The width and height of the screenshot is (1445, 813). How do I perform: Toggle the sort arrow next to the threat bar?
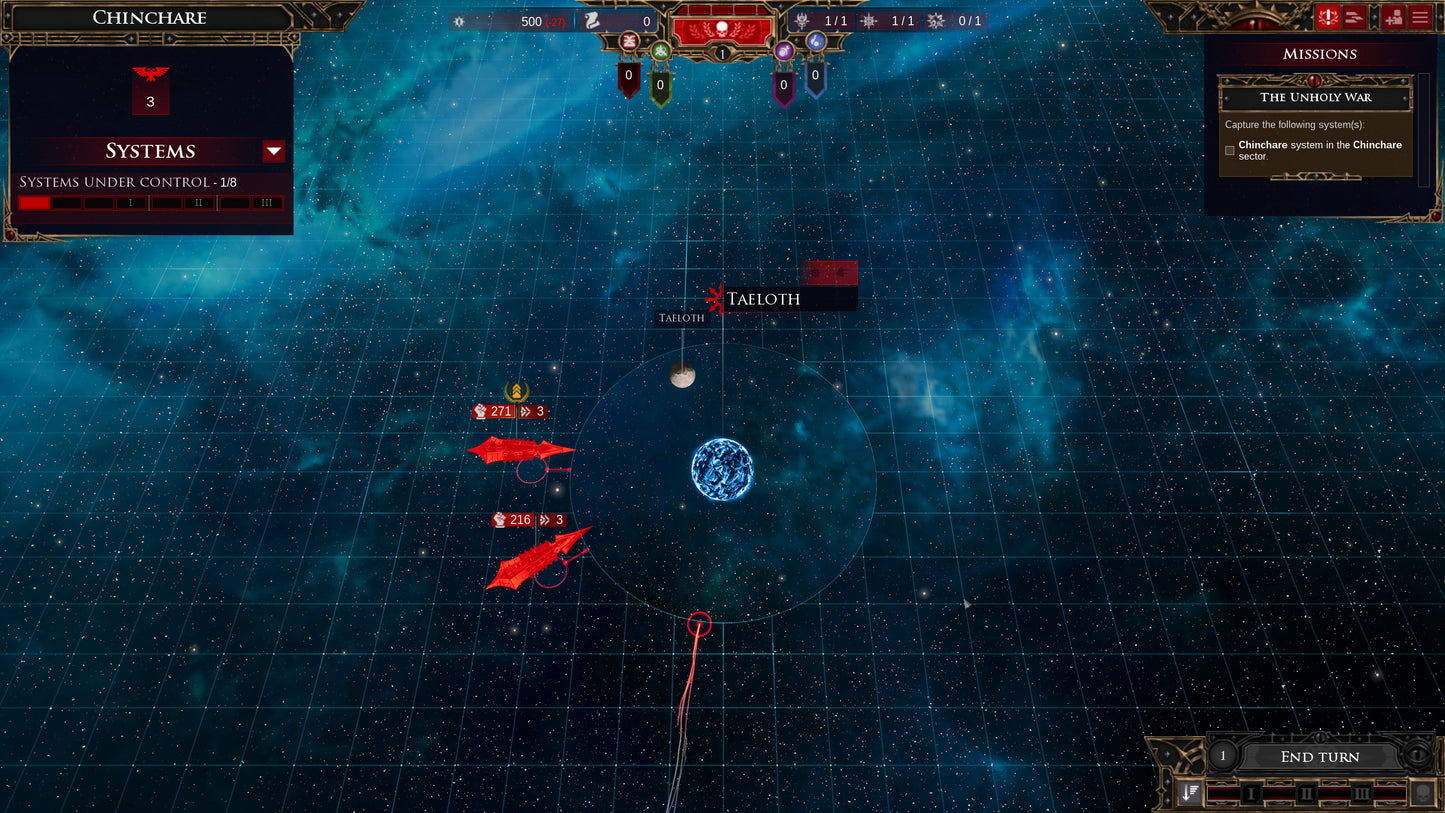(x=1189, y=793)
